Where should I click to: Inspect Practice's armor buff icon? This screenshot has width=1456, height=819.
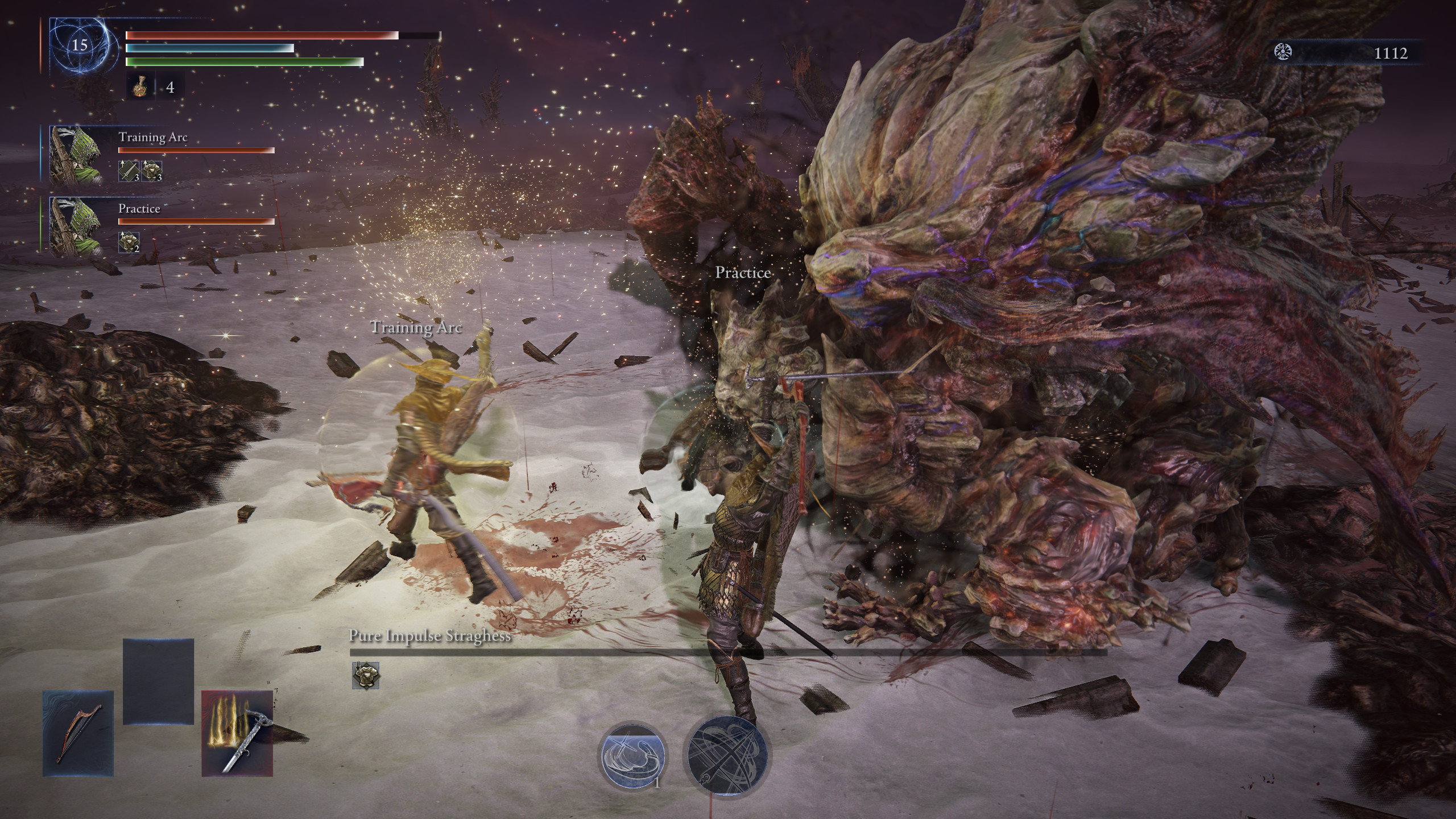coord(129,242)
